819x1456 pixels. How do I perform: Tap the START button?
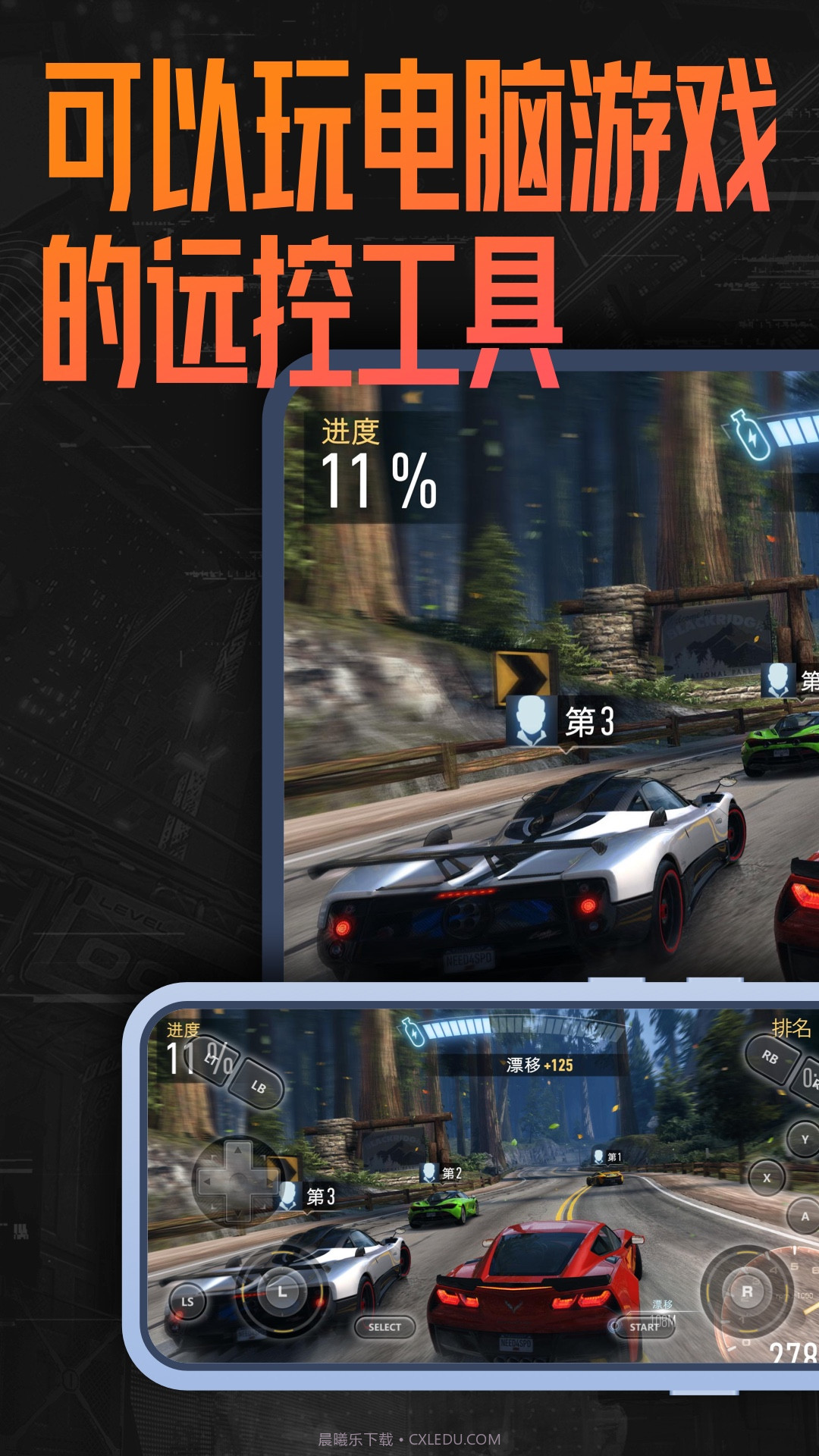pos(644,1327)
